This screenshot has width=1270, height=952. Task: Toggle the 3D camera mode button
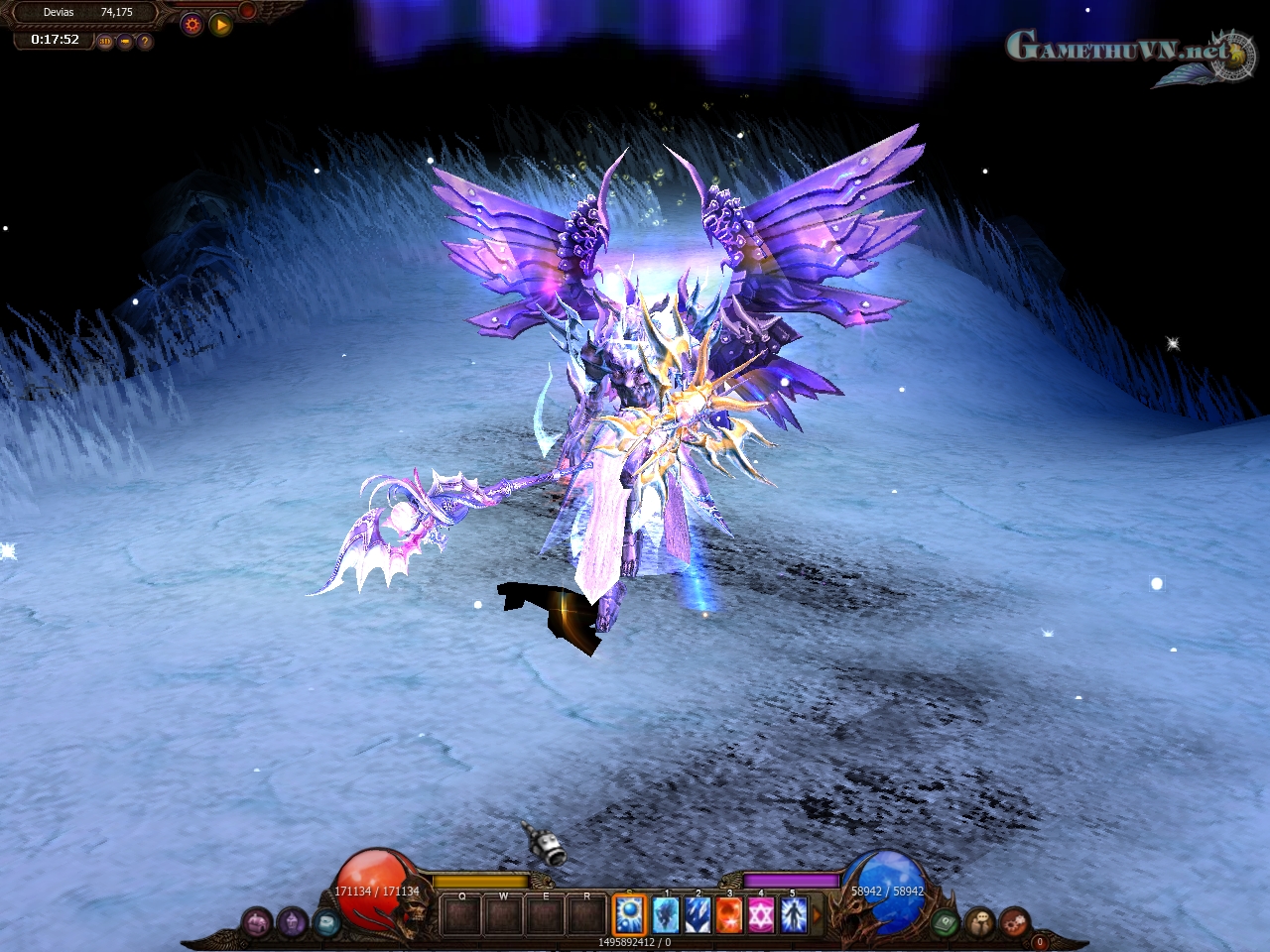[106, 42]
